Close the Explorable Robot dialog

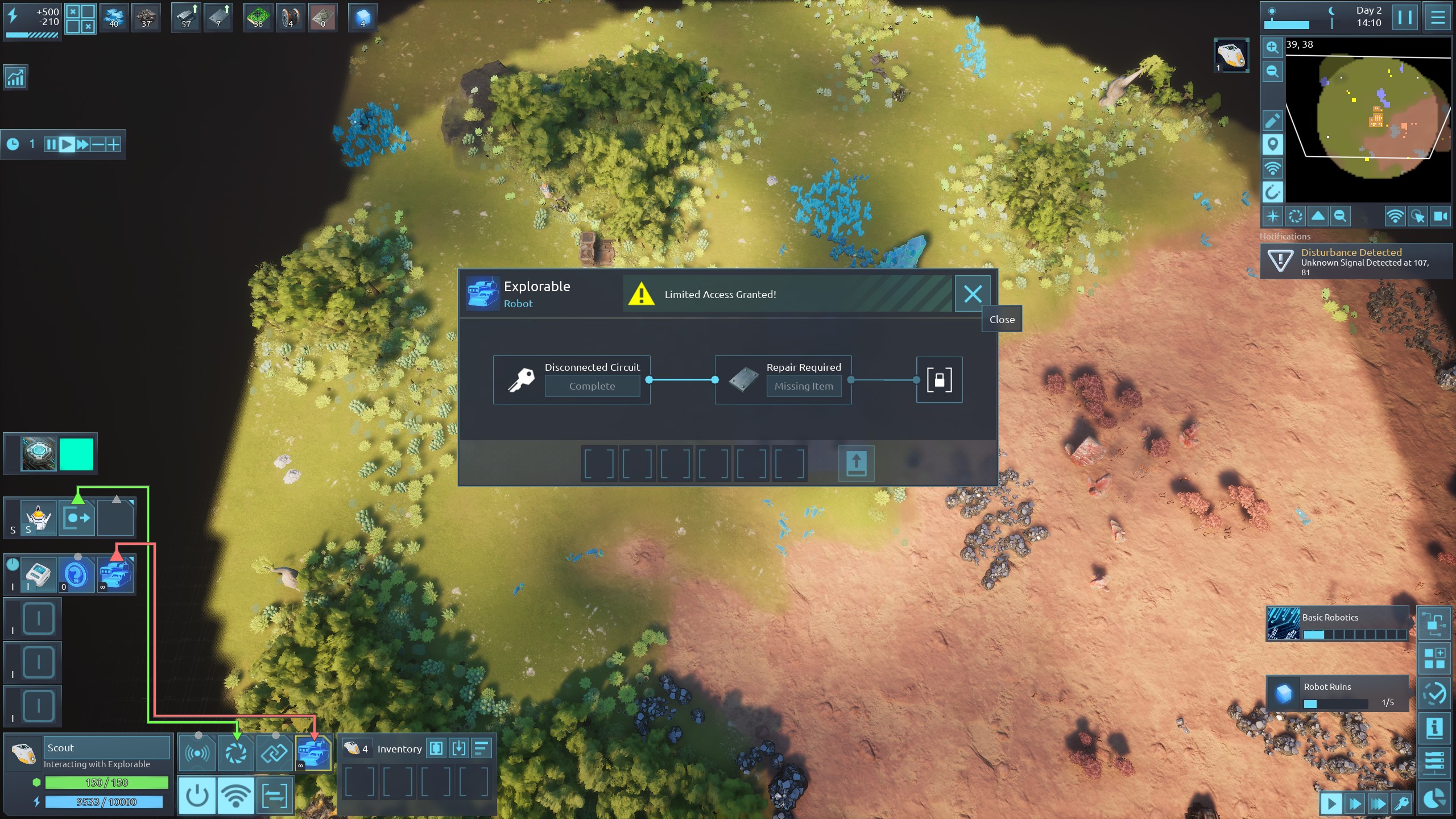(x=972, y=293)
